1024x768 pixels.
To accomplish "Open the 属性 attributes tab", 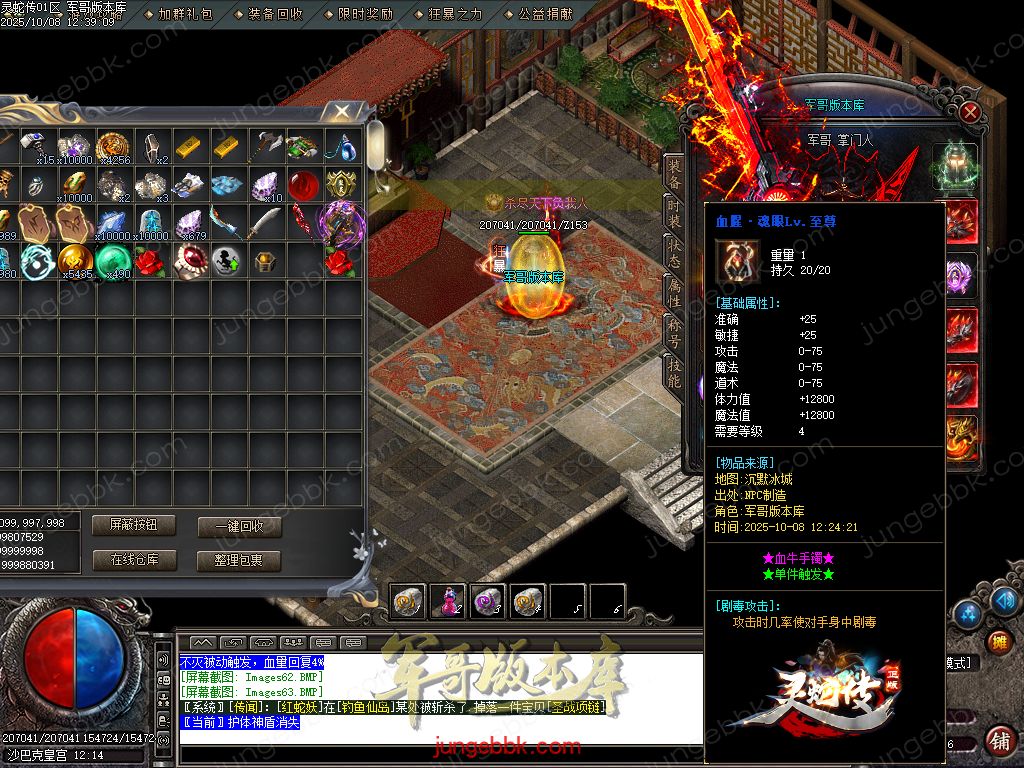I will 675,292.
